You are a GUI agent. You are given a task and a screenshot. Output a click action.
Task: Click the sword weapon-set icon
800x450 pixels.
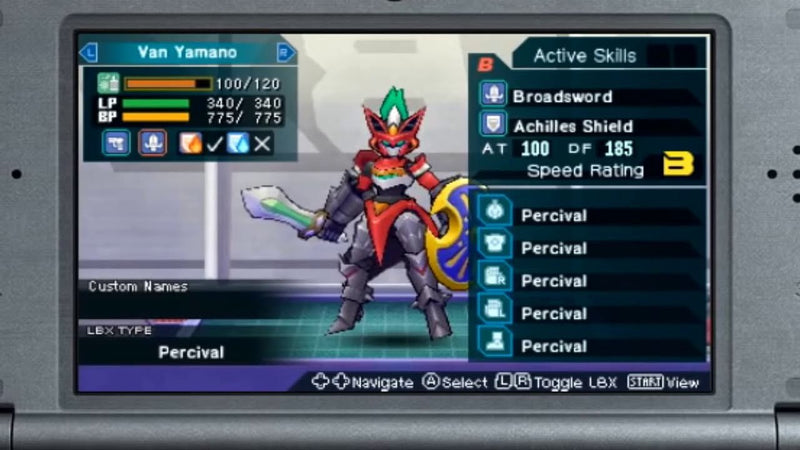[152, 143]
